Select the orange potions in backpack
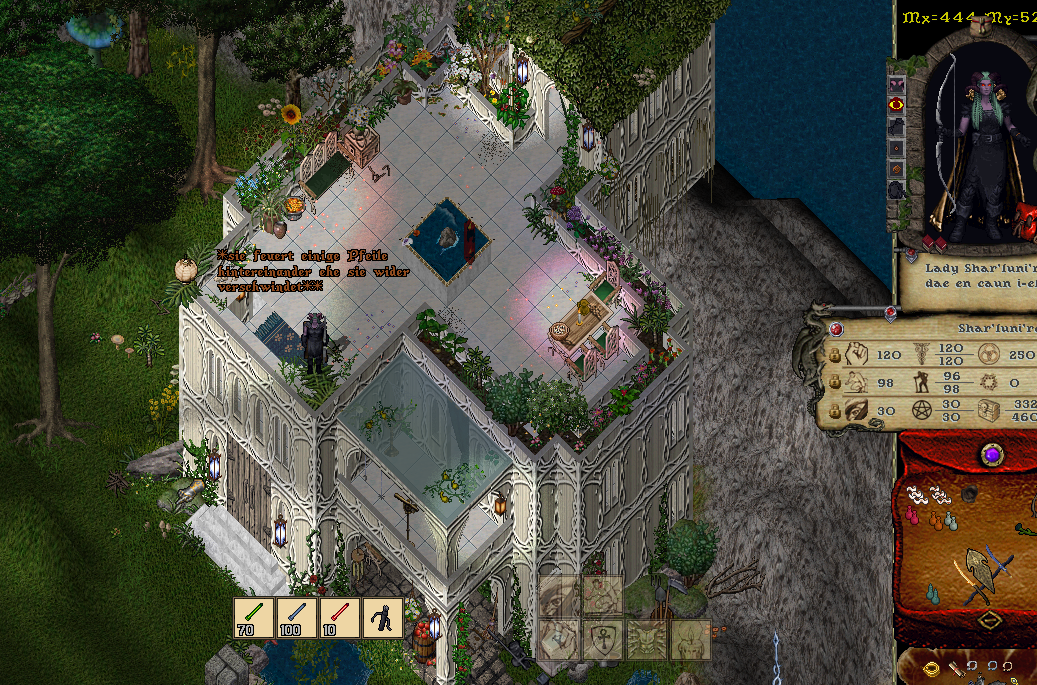1037x685 pixels. 937,519
